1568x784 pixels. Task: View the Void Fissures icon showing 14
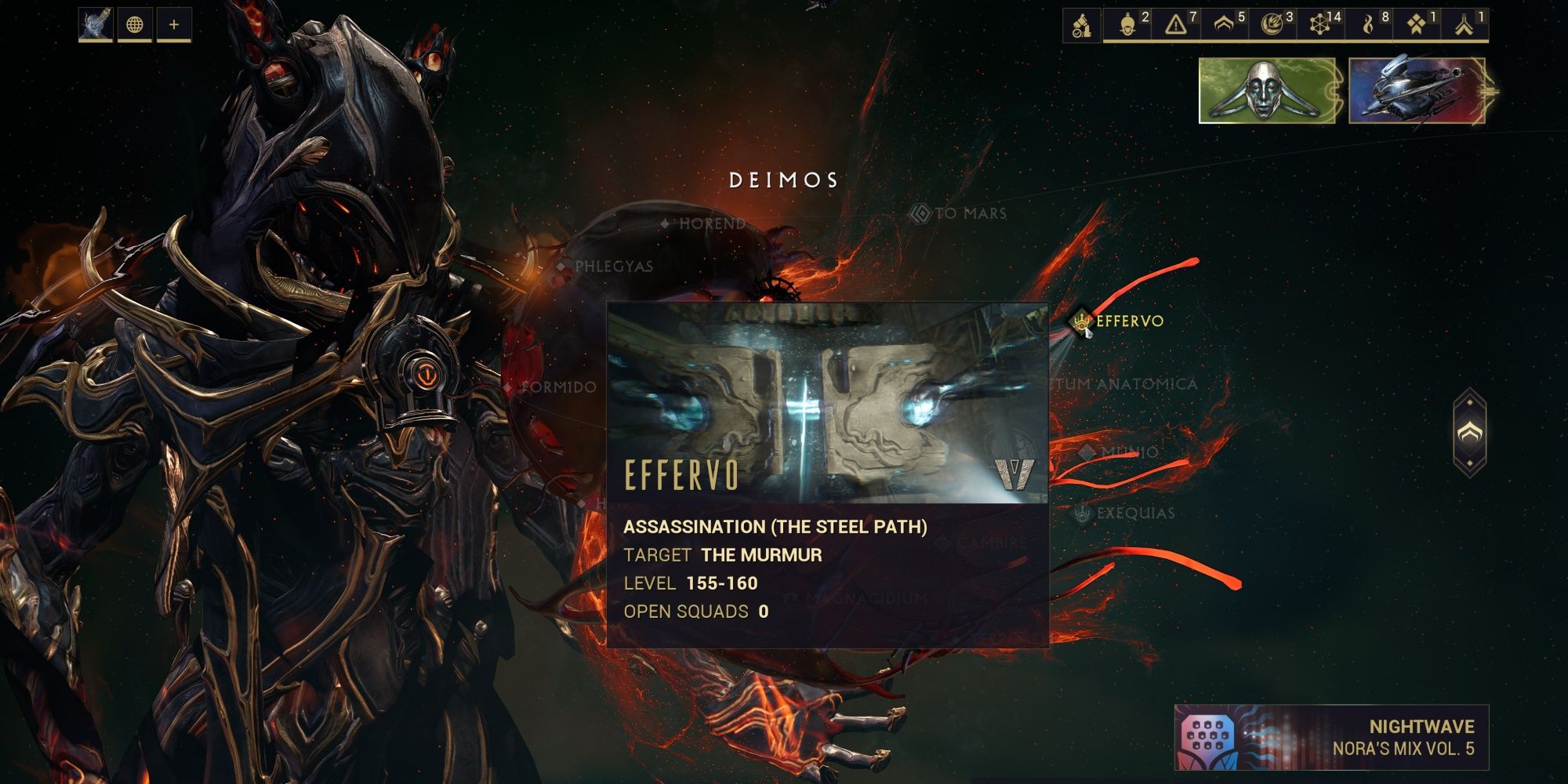point(1317,24)
